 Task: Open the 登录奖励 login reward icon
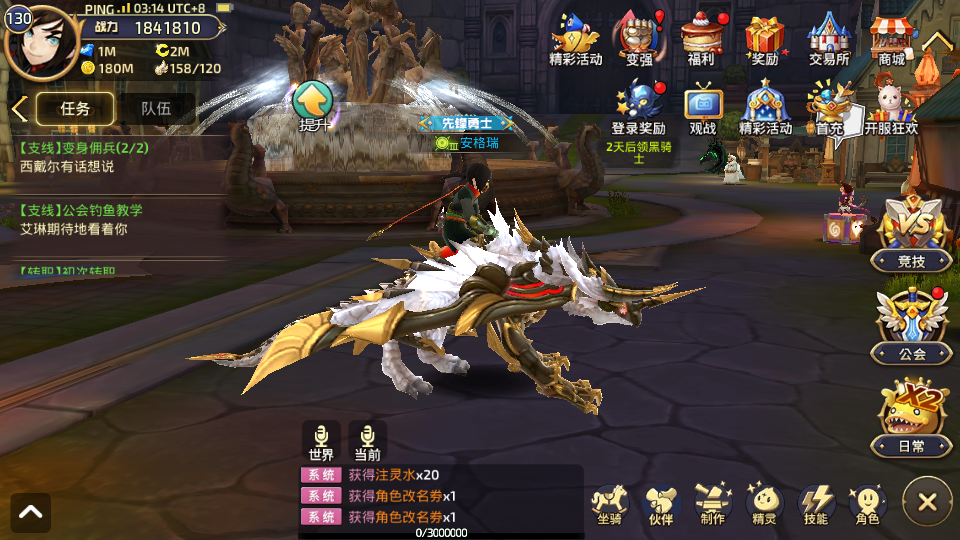pos(638,107)
